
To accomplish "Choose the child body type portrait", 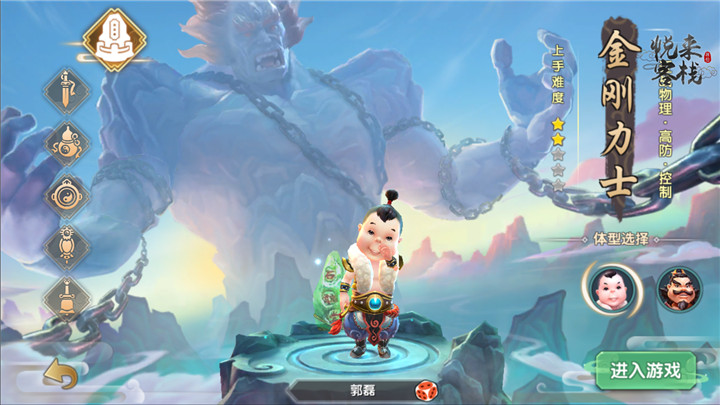I will [608, 288].
